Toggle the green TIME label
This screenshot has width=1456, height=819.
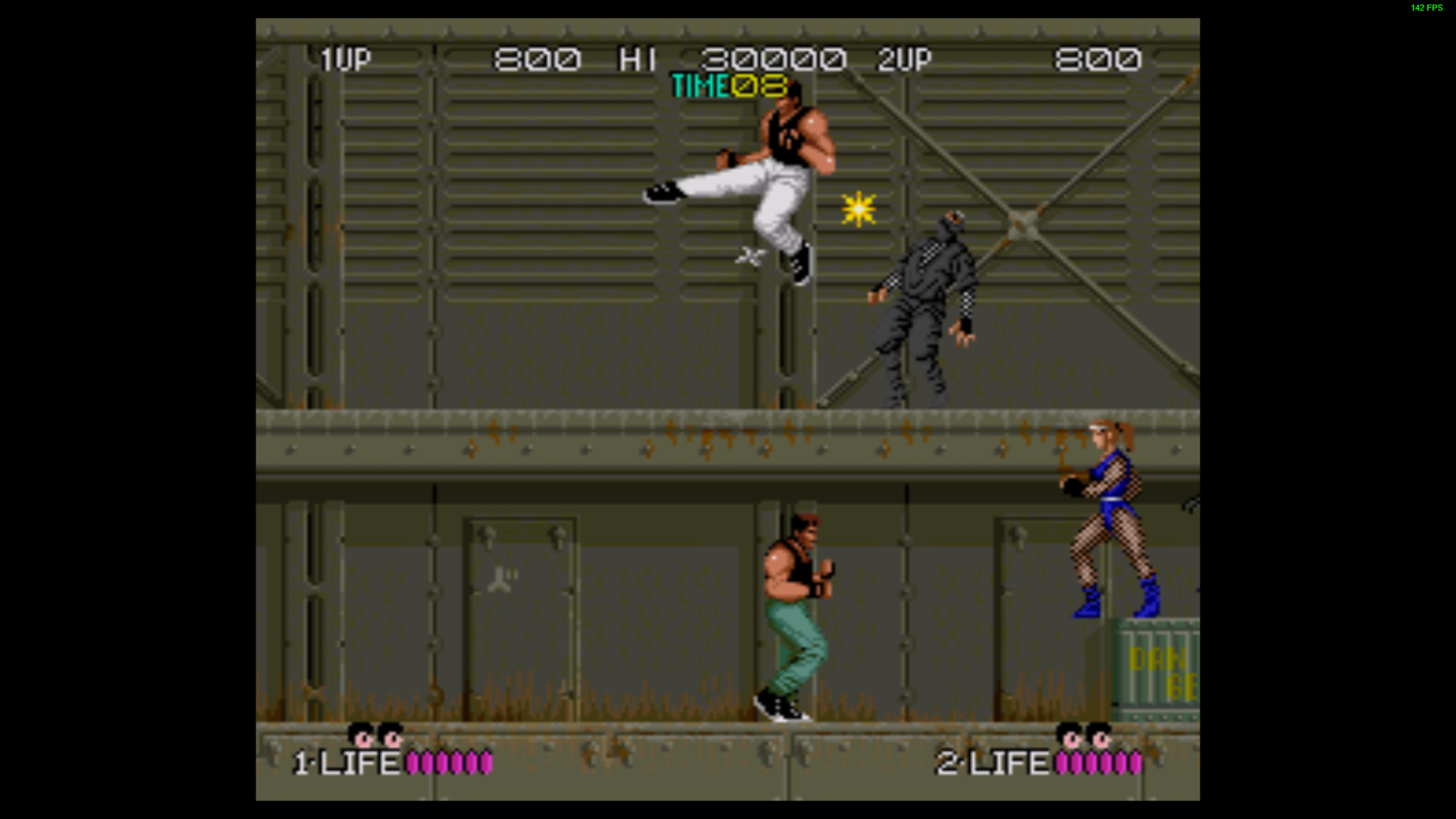pos(698,86)
